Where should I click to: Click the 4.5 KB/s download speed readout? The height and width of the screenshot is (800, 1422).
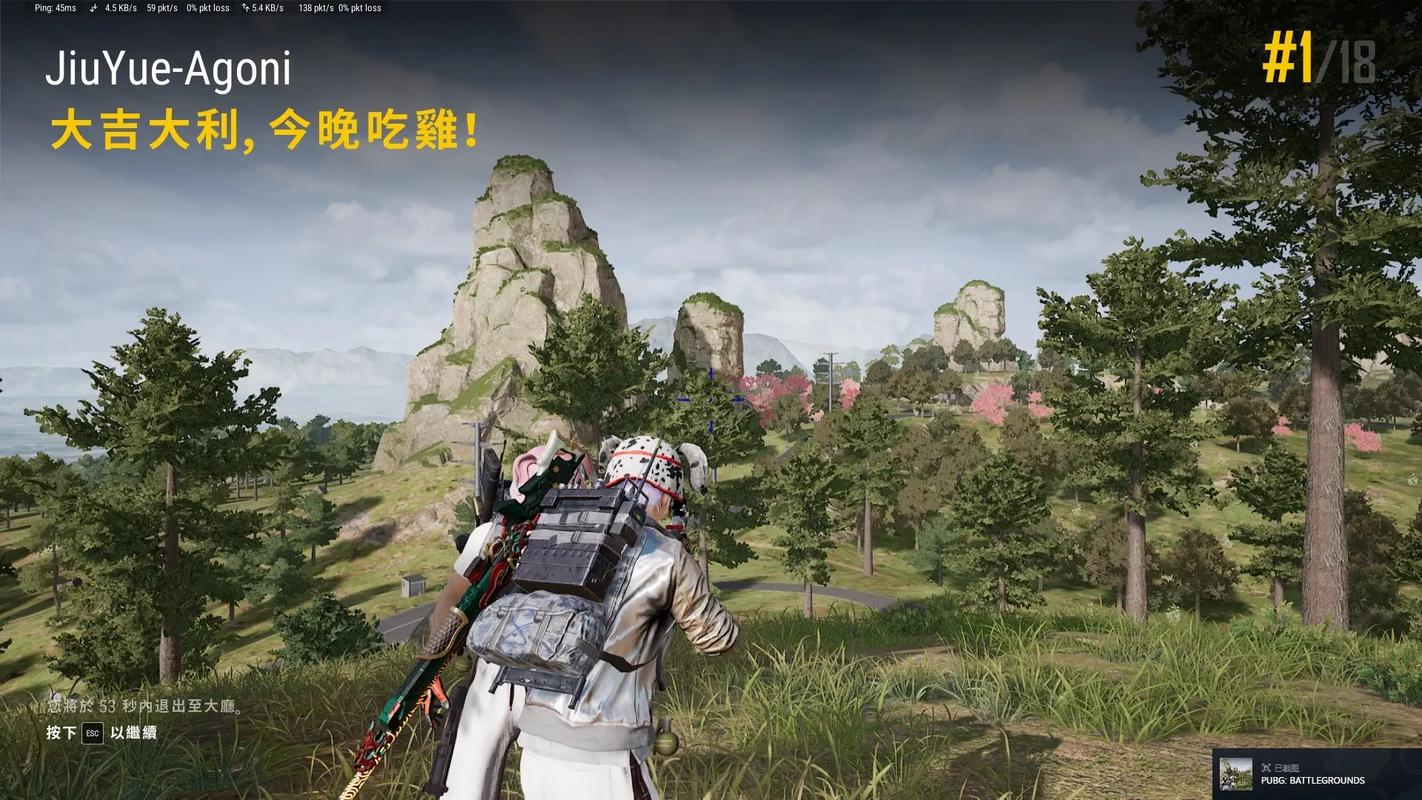coord(120,8)
